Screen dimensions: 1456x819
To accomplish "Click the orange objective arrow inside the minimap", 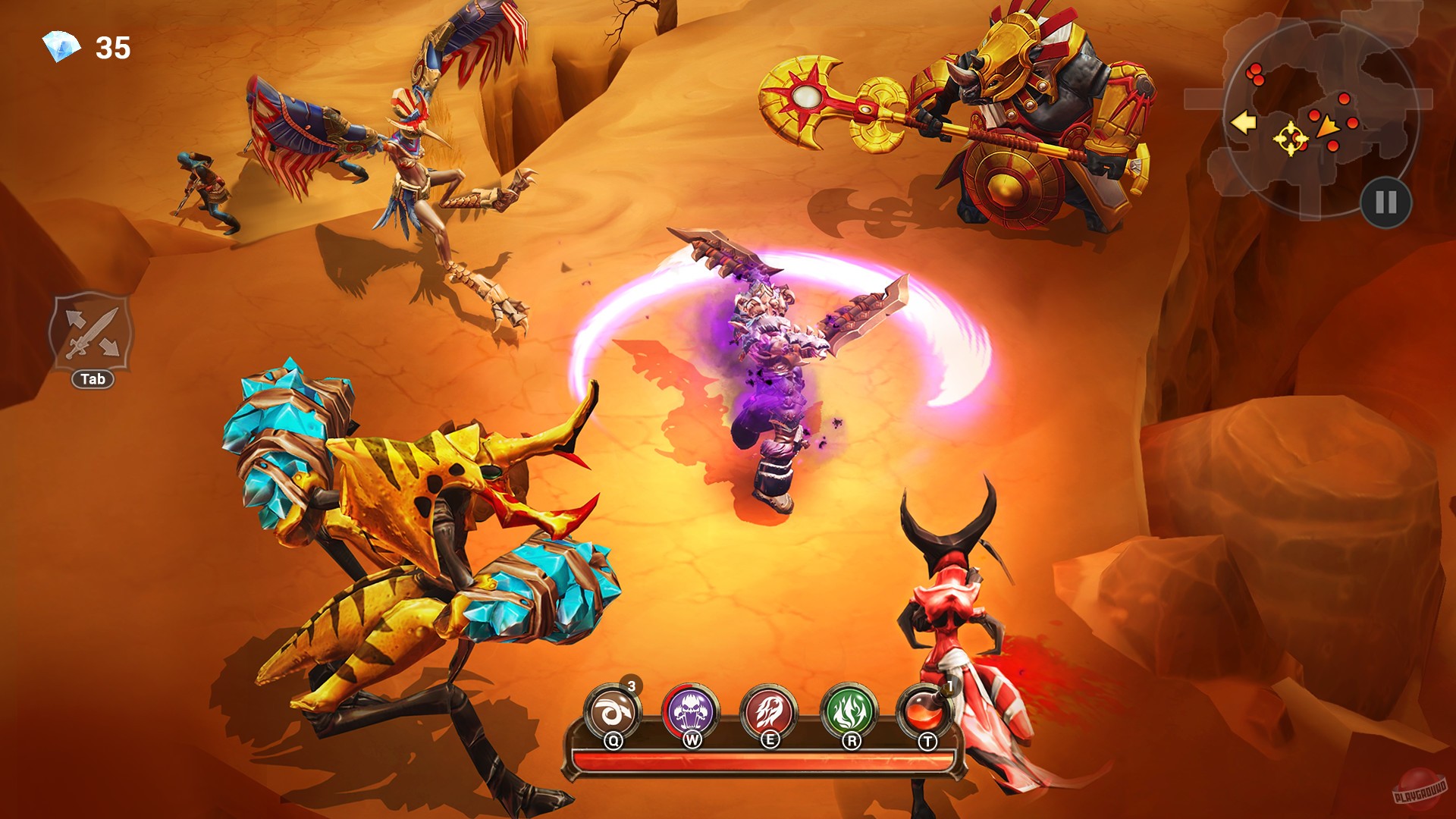I will tap(1329, 126).
